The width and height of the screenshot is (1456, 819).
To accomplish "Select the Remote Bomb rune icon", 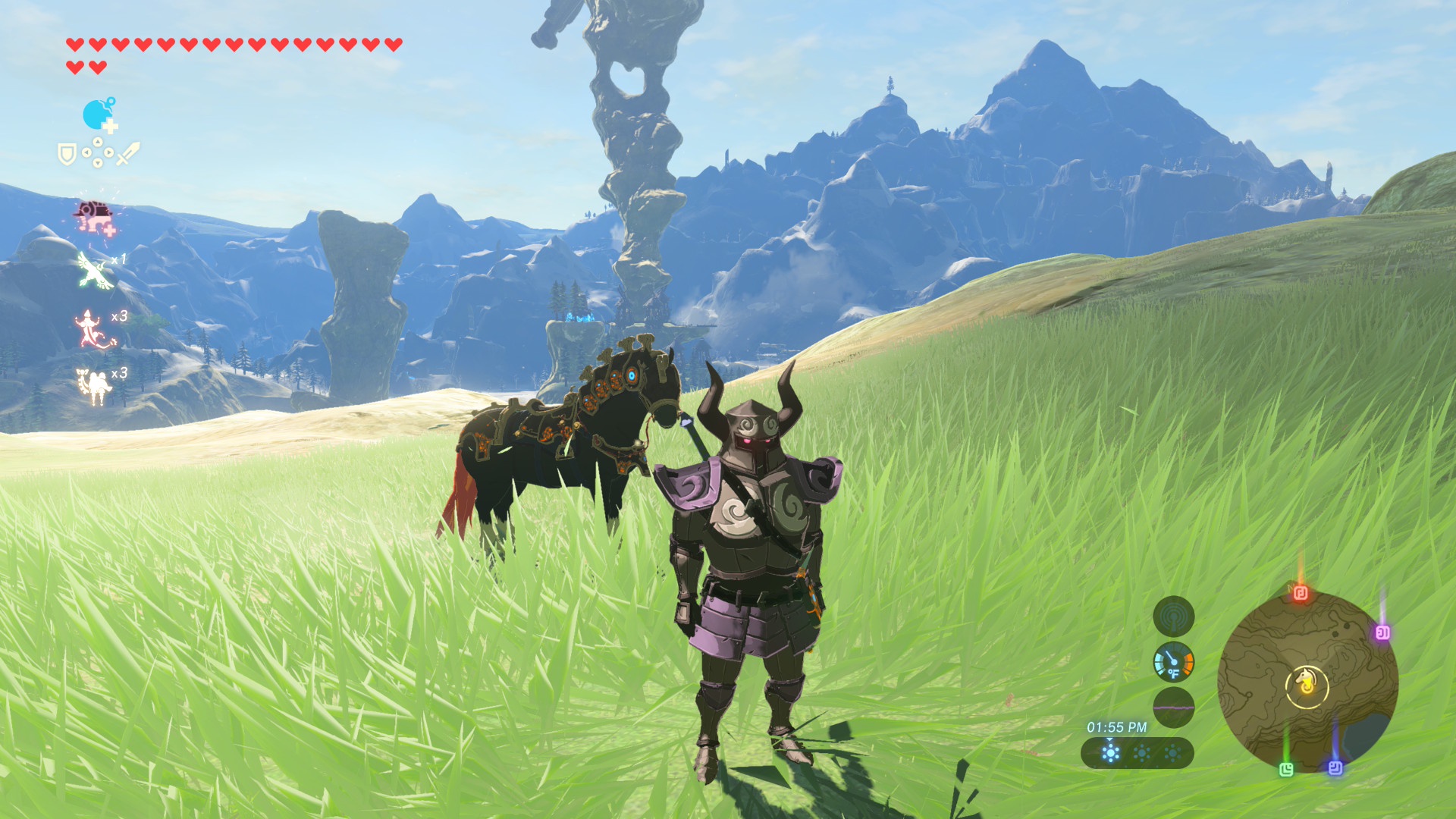I will (99, 115).
